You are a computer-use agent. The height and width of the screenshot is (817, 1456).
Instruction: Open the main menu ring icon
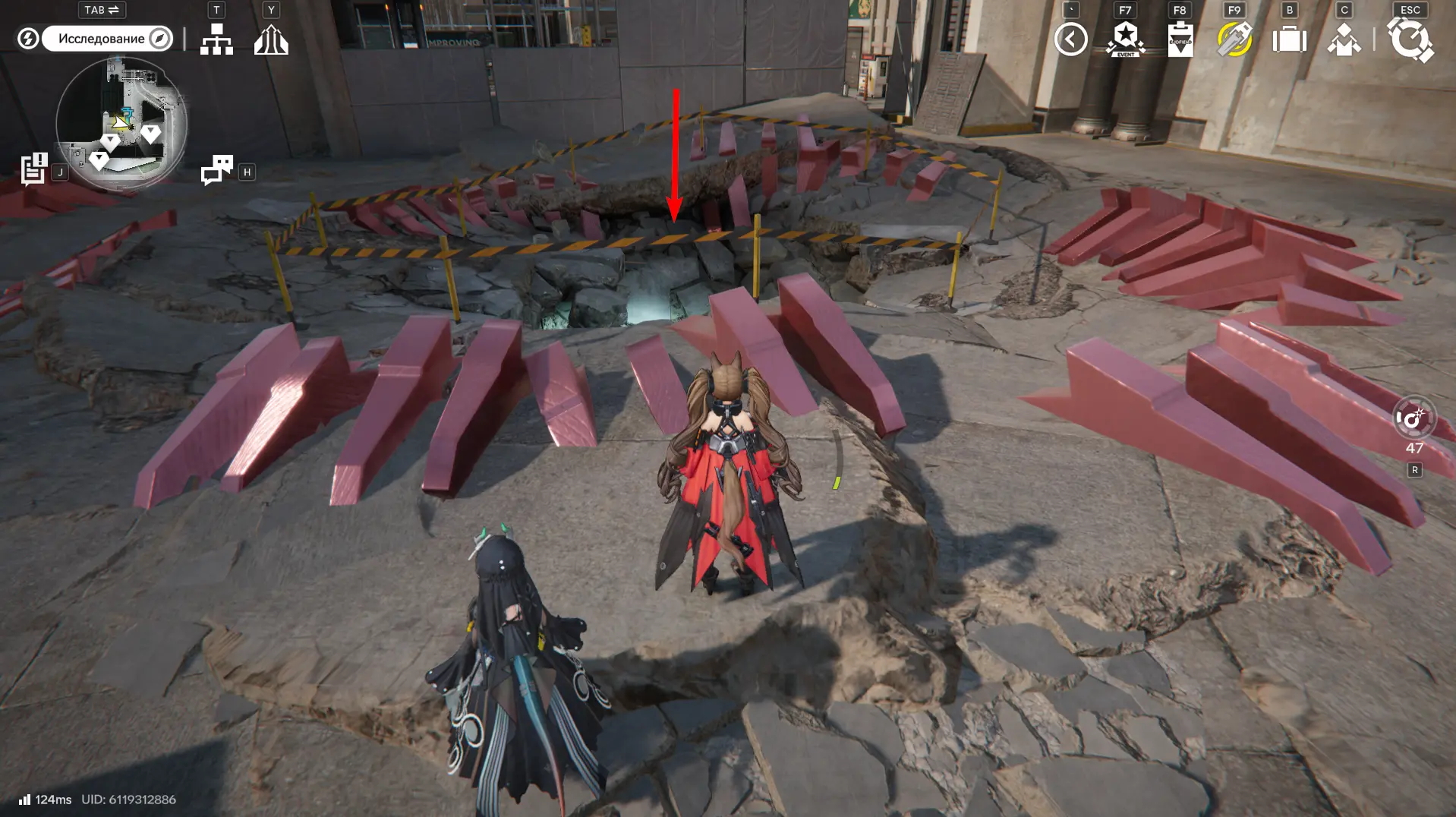tap(1410, 39)
